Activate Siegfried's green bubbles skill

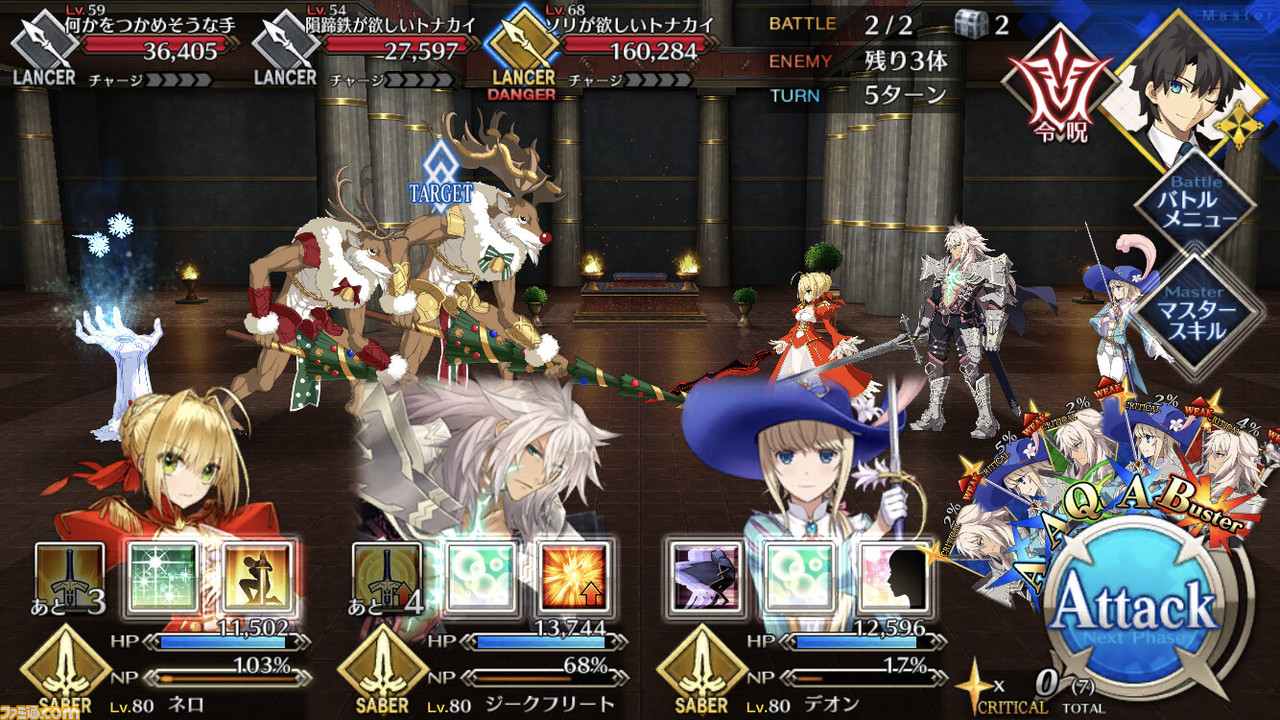[x=481, y=580]
